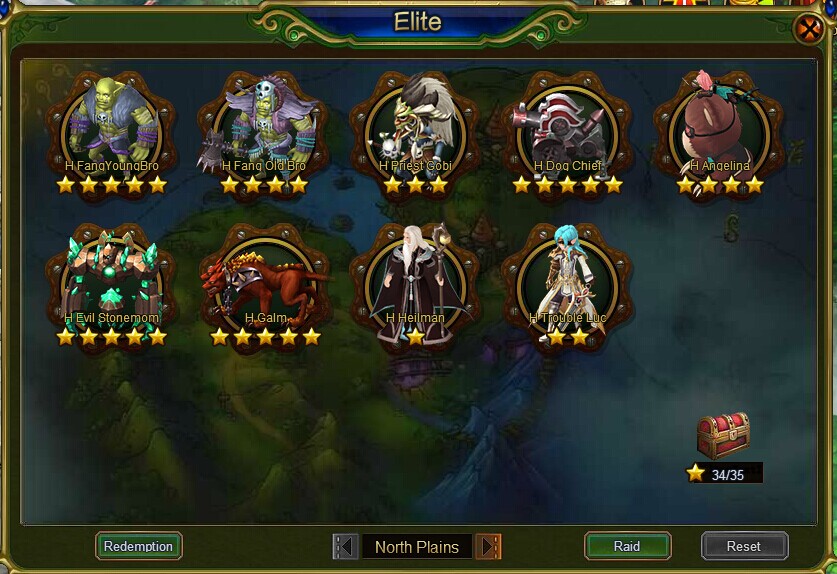This screenshot has height=574, width=837.
Task: Select the H Angelina elite portrait
Action: (x=719, y=125)
